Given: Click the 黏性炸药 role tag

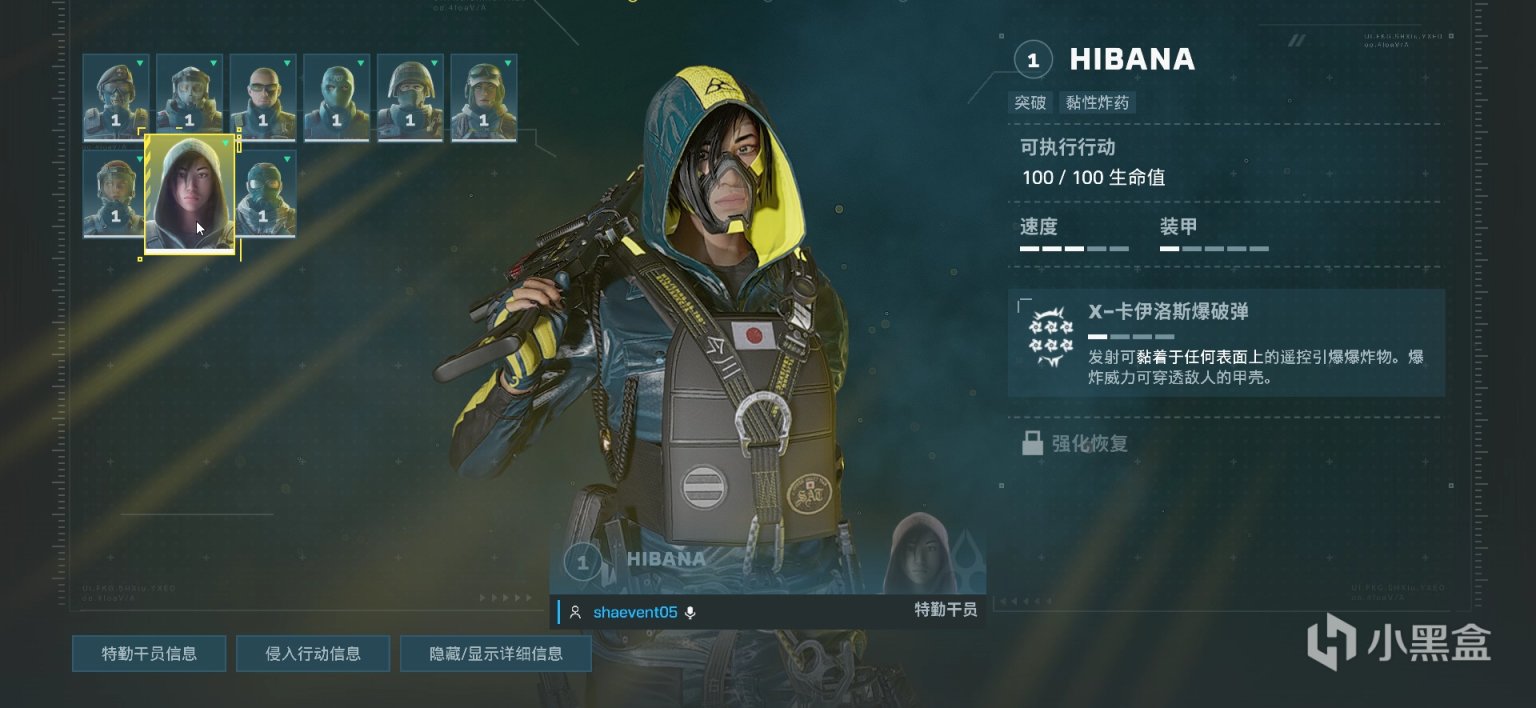Looking at the screenshot, I should (x=1099, y=102).
